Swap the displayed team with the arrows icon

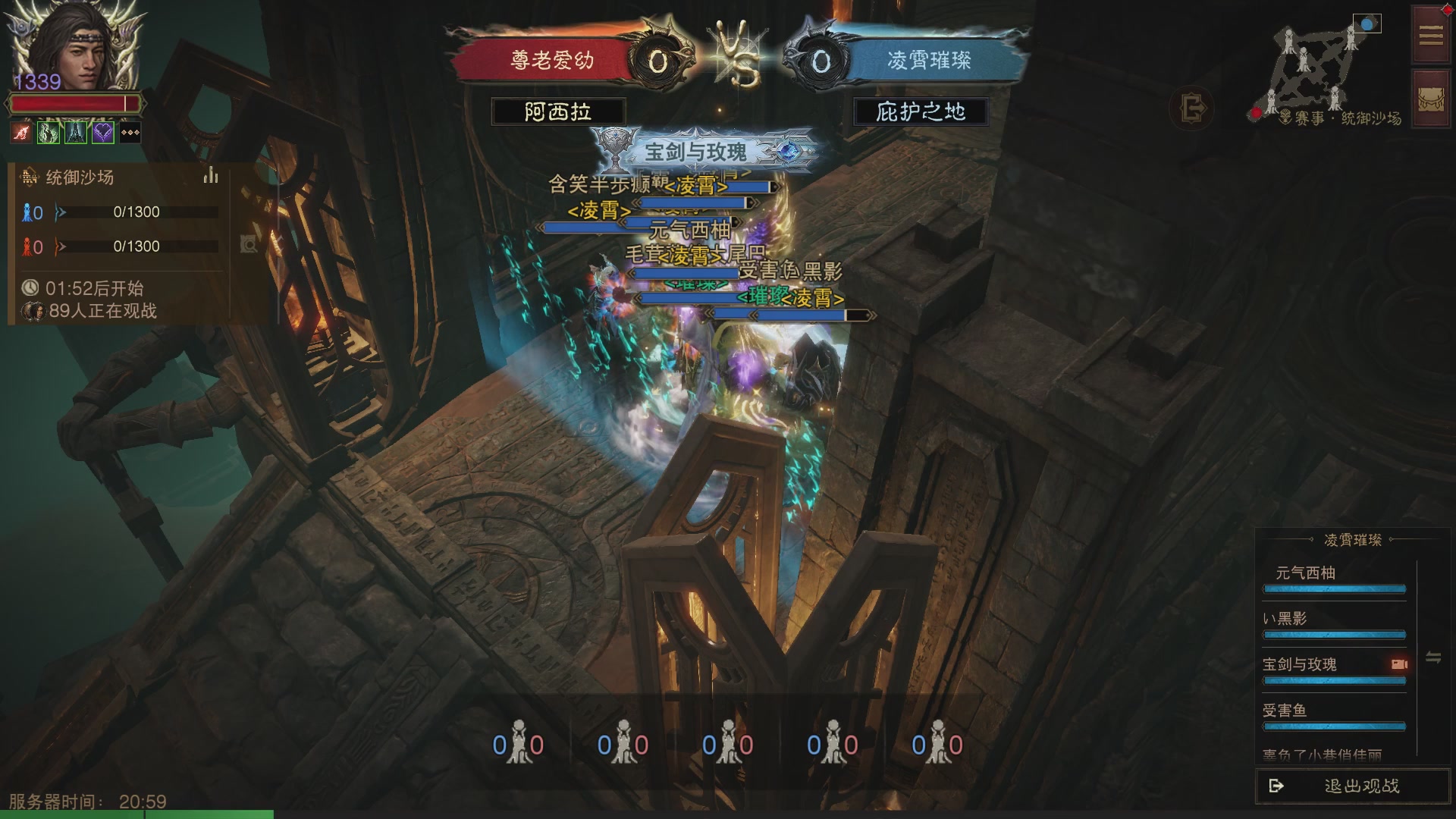(1433, 657)
